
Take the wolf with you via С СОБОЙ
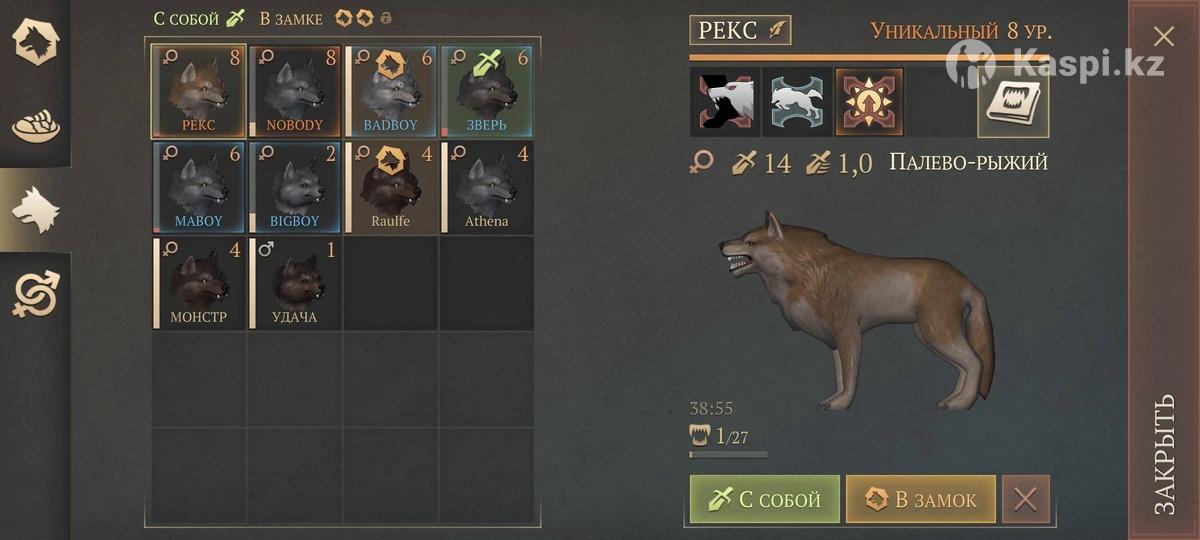[x=765, y=499]
